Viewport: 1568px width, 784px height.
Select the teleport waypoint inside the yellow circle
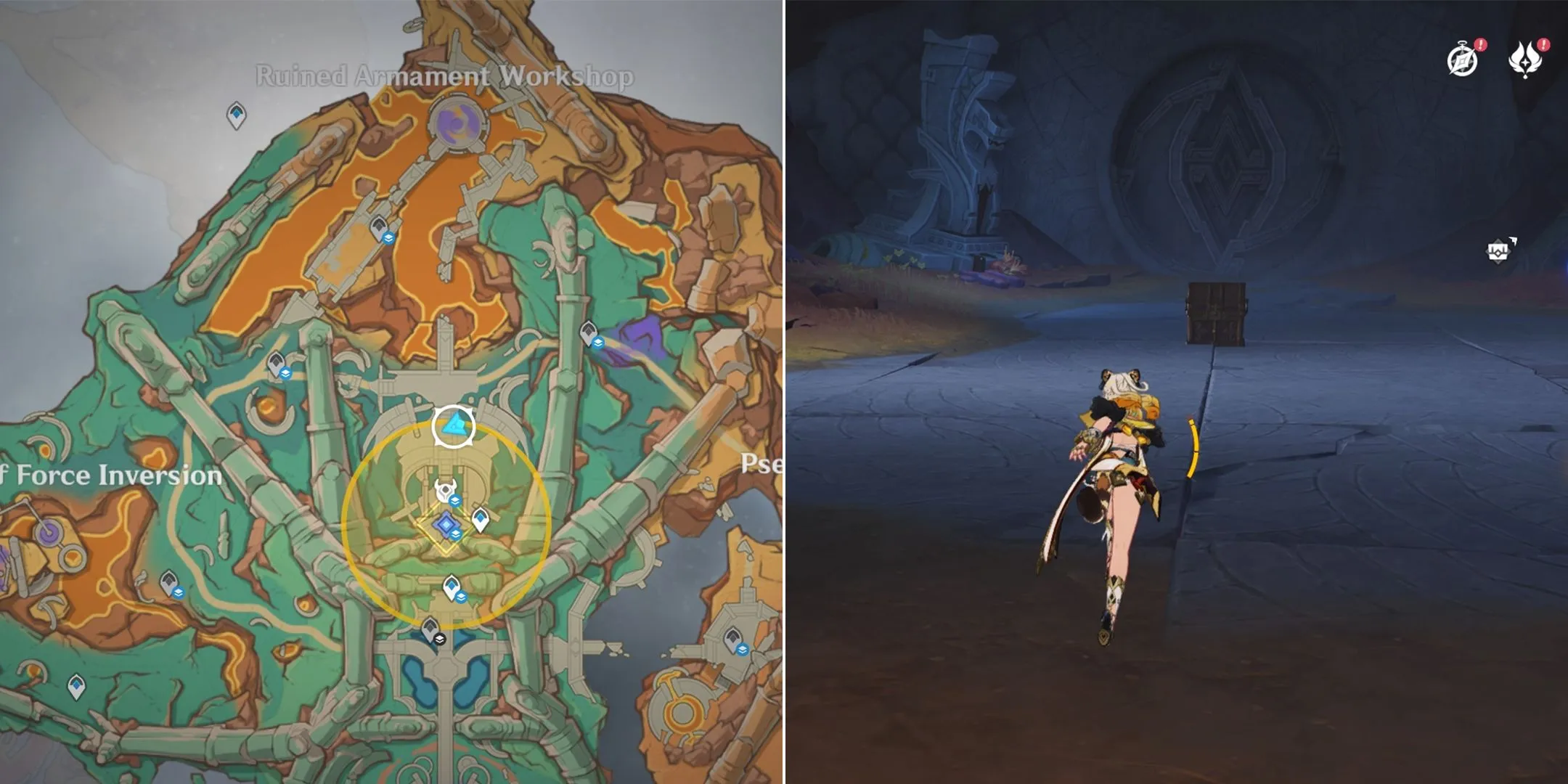(x=481, y=518)
